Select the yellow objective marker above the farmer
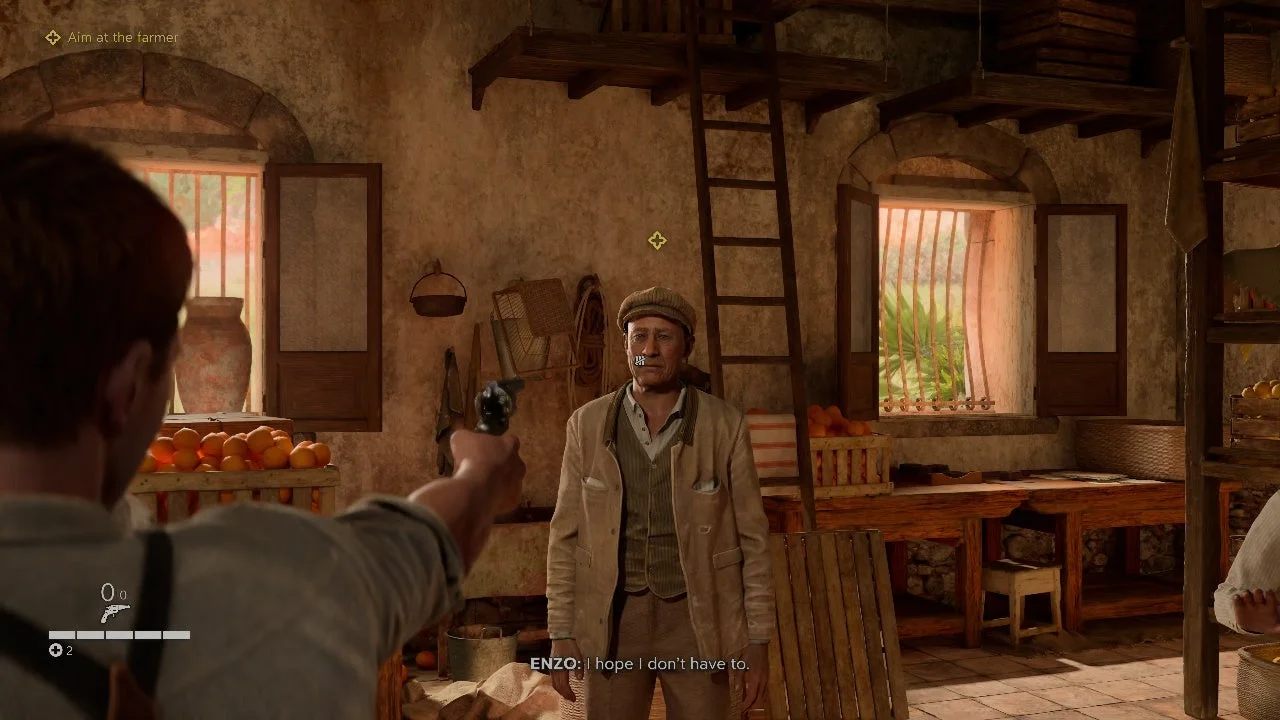 tap(657, 241)
